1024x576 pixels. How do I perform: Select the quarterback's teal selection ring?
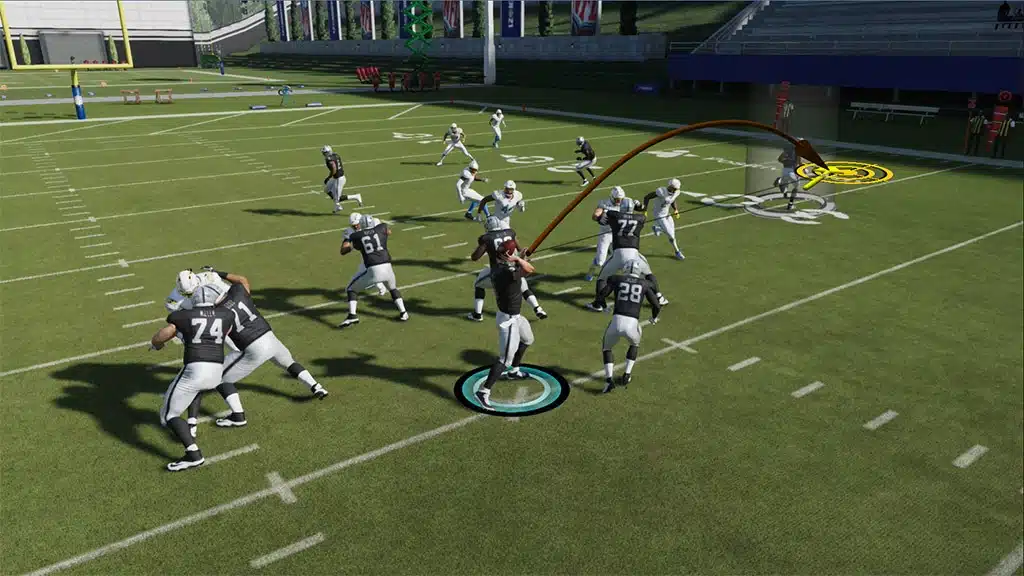[512, 390]
